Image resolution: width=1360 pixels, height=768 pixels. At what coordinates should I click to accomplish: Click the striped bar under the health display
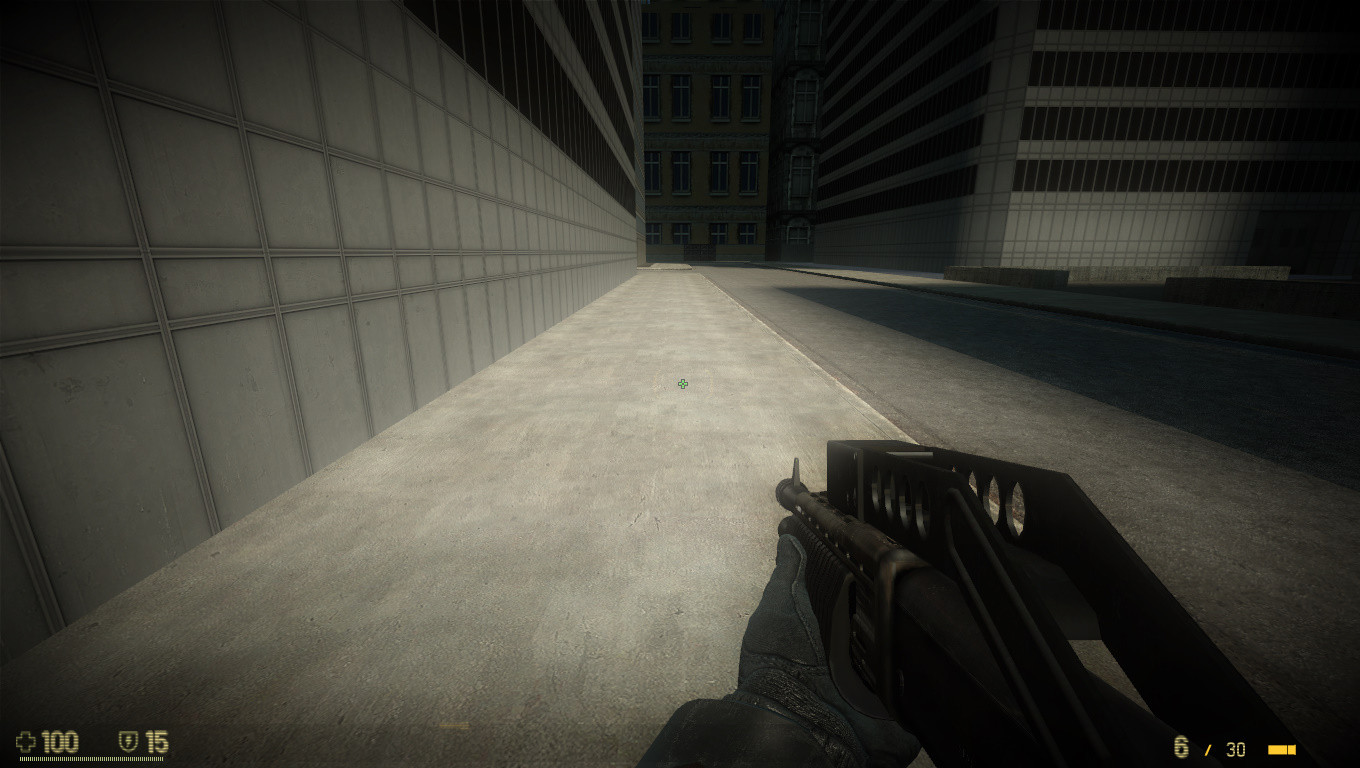pyautogui.click(x=91, y=758)
